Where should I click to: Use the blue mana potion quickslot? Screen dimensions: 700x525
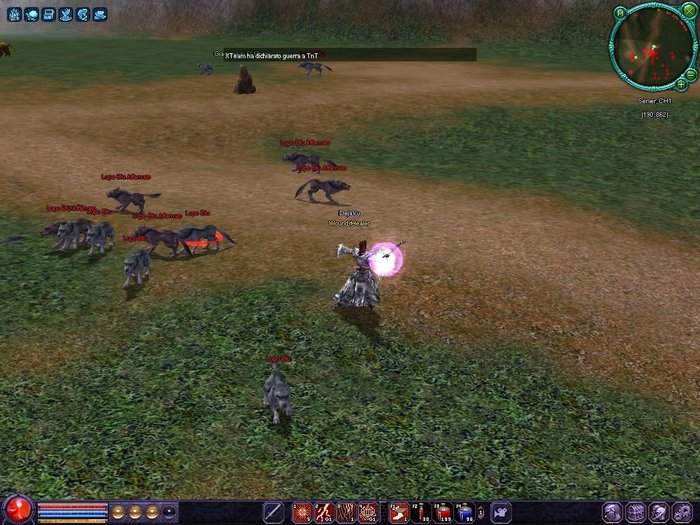click(464, 512)
